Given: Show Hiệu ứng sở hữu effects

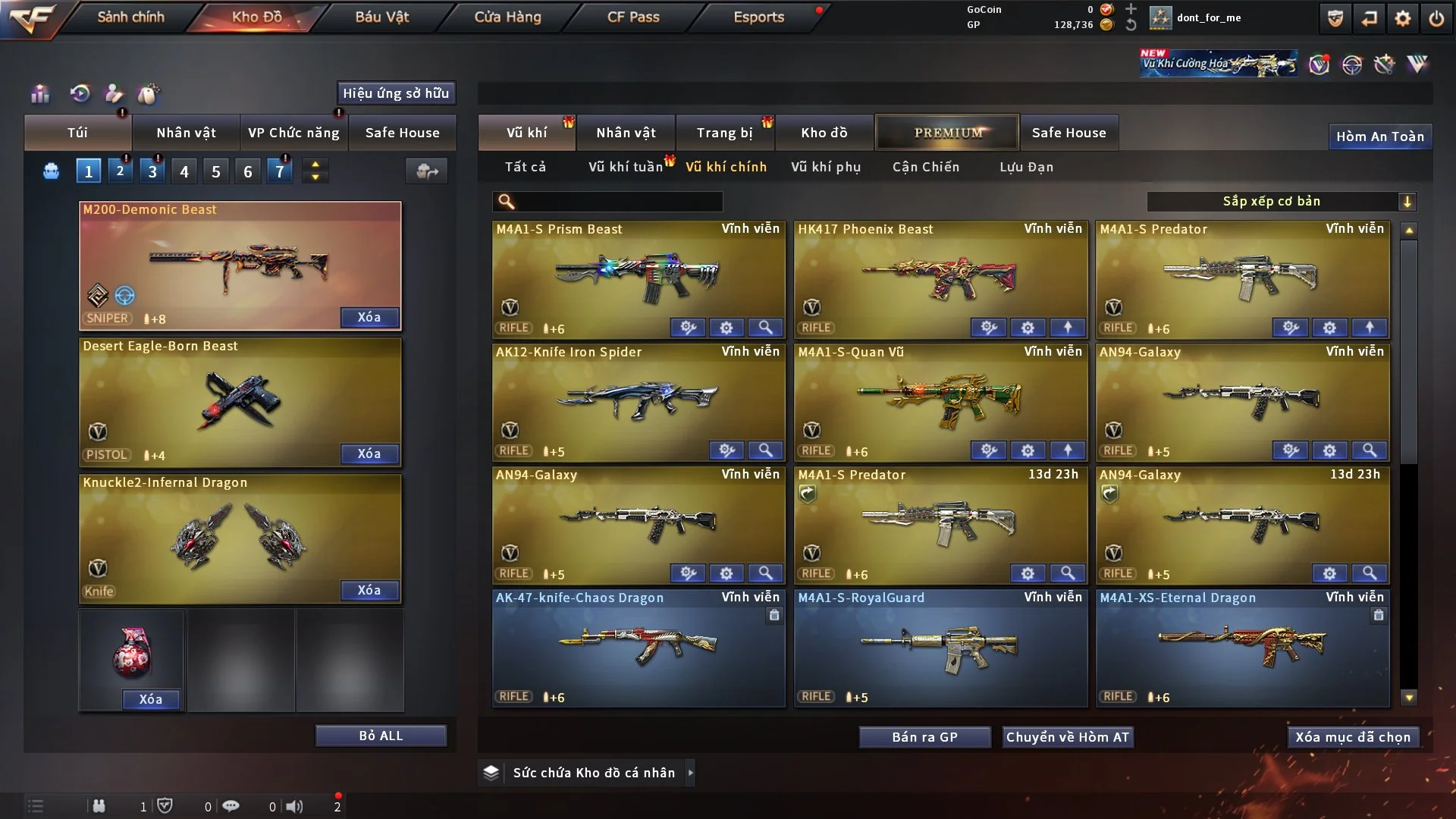Looking at the screenshot, I should 396,93.
